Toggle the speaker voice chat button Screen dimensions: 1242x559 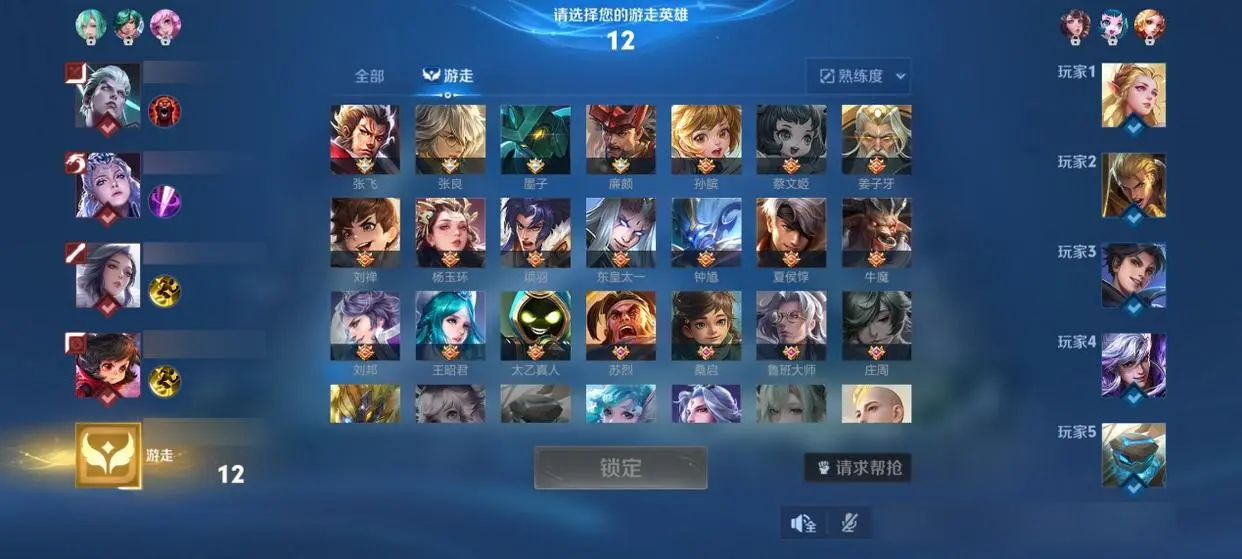(804, 523)
